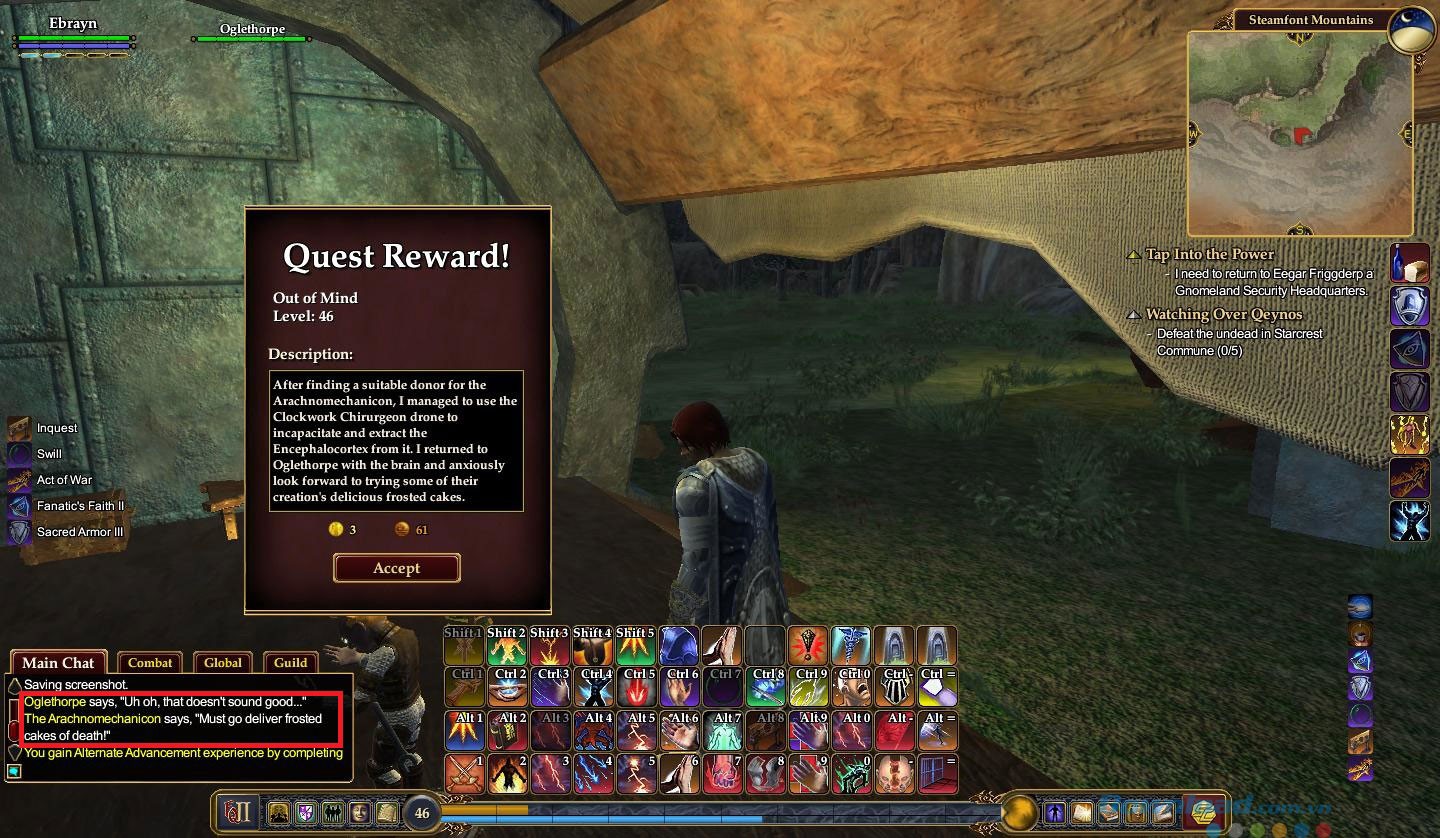Target Oglethorpe's name plate

pyautogui.click(x=252, y=30)
